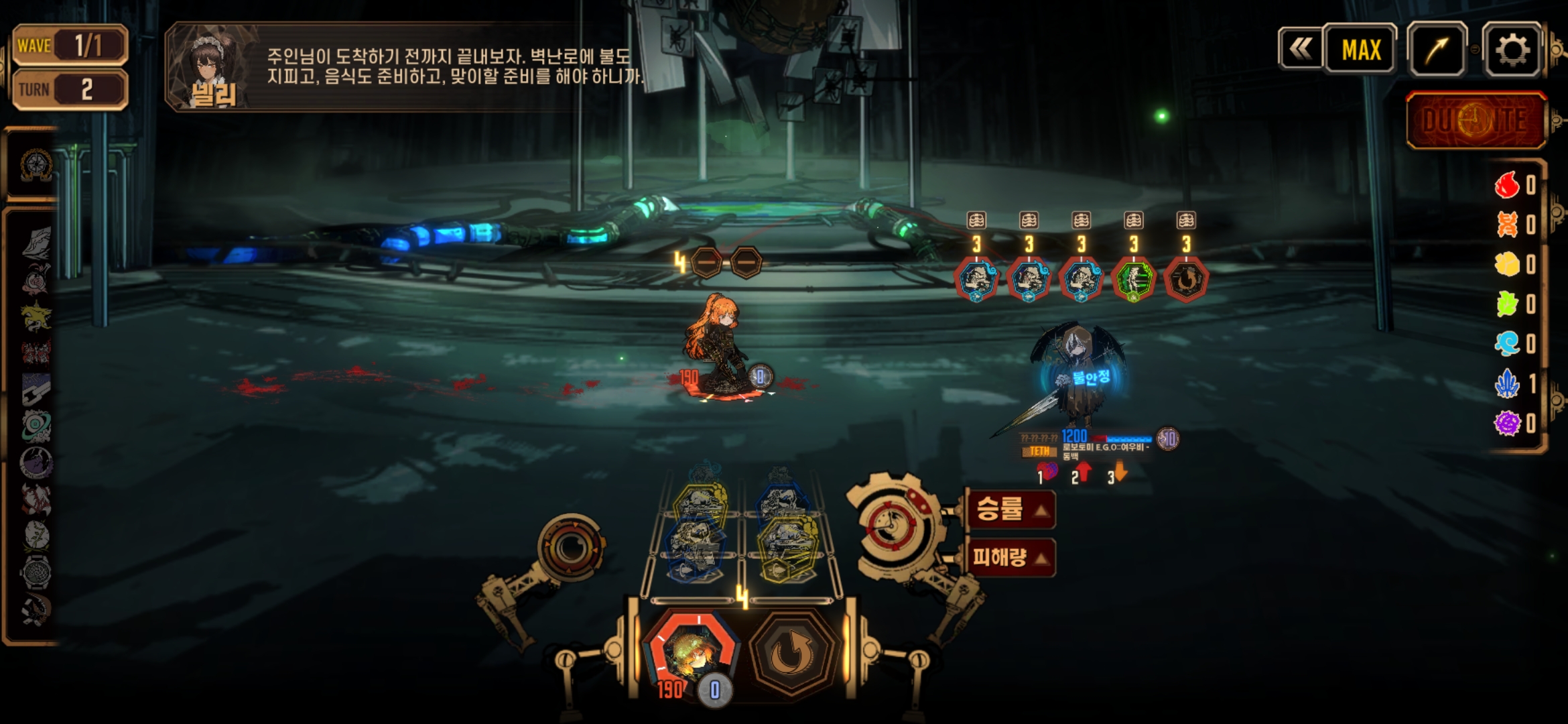View the wristwatch gift in sidebar

click(x=36, y=572)
